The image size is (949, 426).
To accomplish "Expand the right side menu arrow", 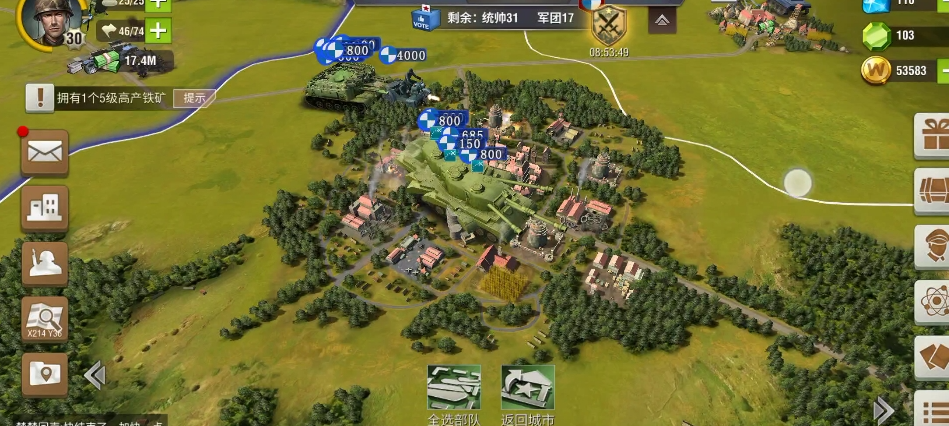I will pyautogui.click(x=884, y=410).
